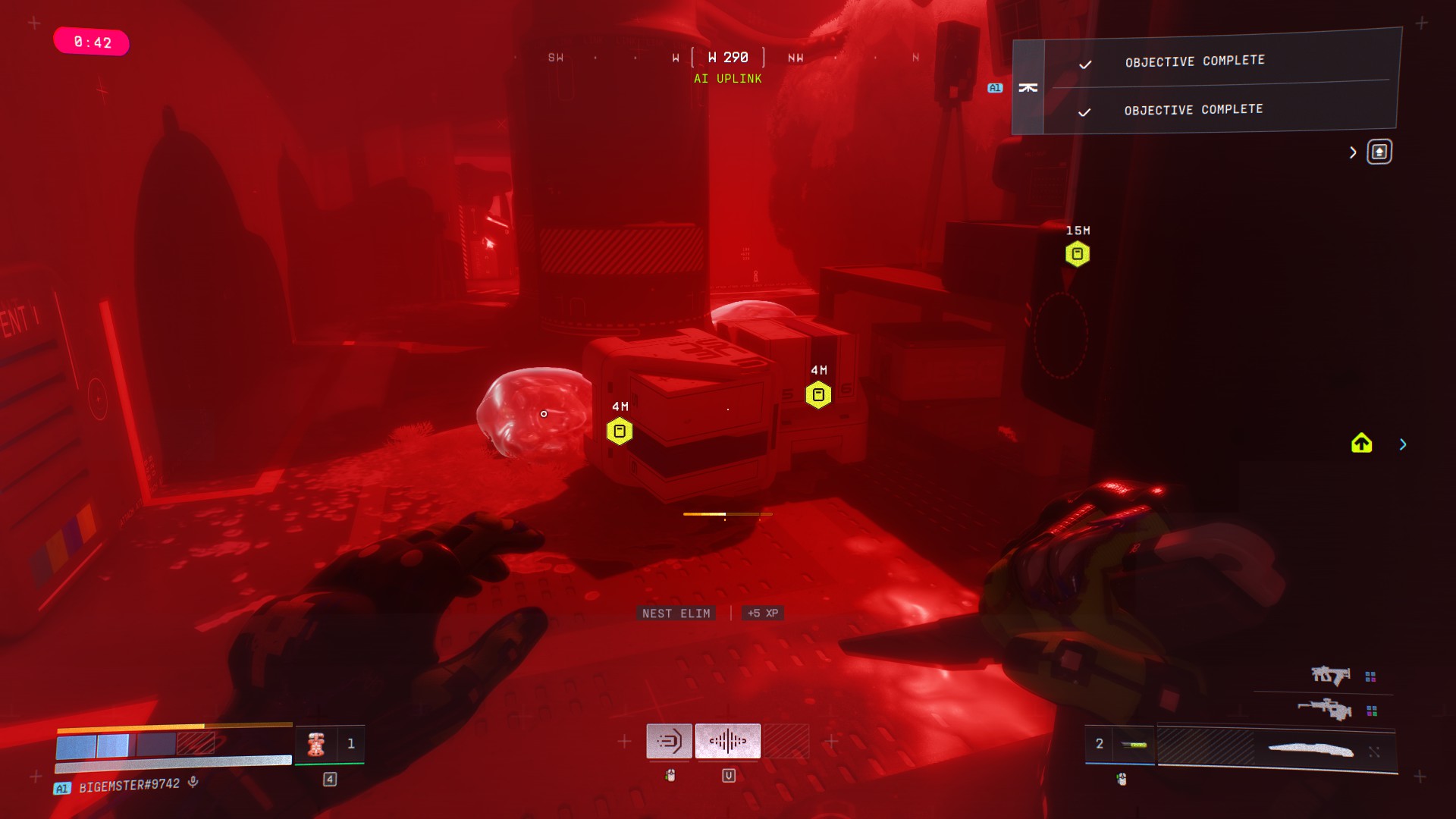
Task: Click the compass heading W 290
Action: point(727,58)
